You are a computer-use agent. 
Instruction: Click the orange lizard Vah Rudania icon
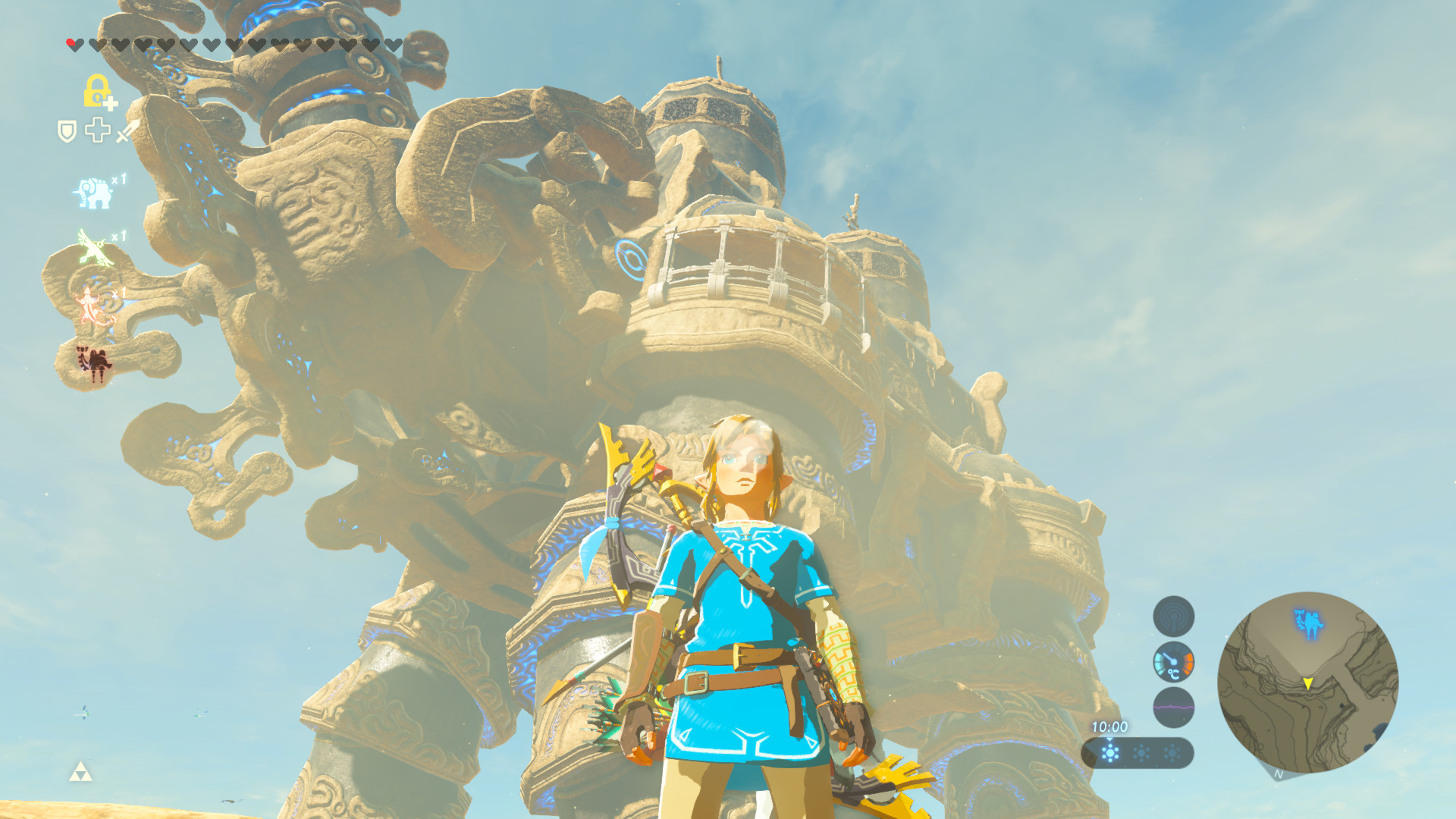point(90,302)
